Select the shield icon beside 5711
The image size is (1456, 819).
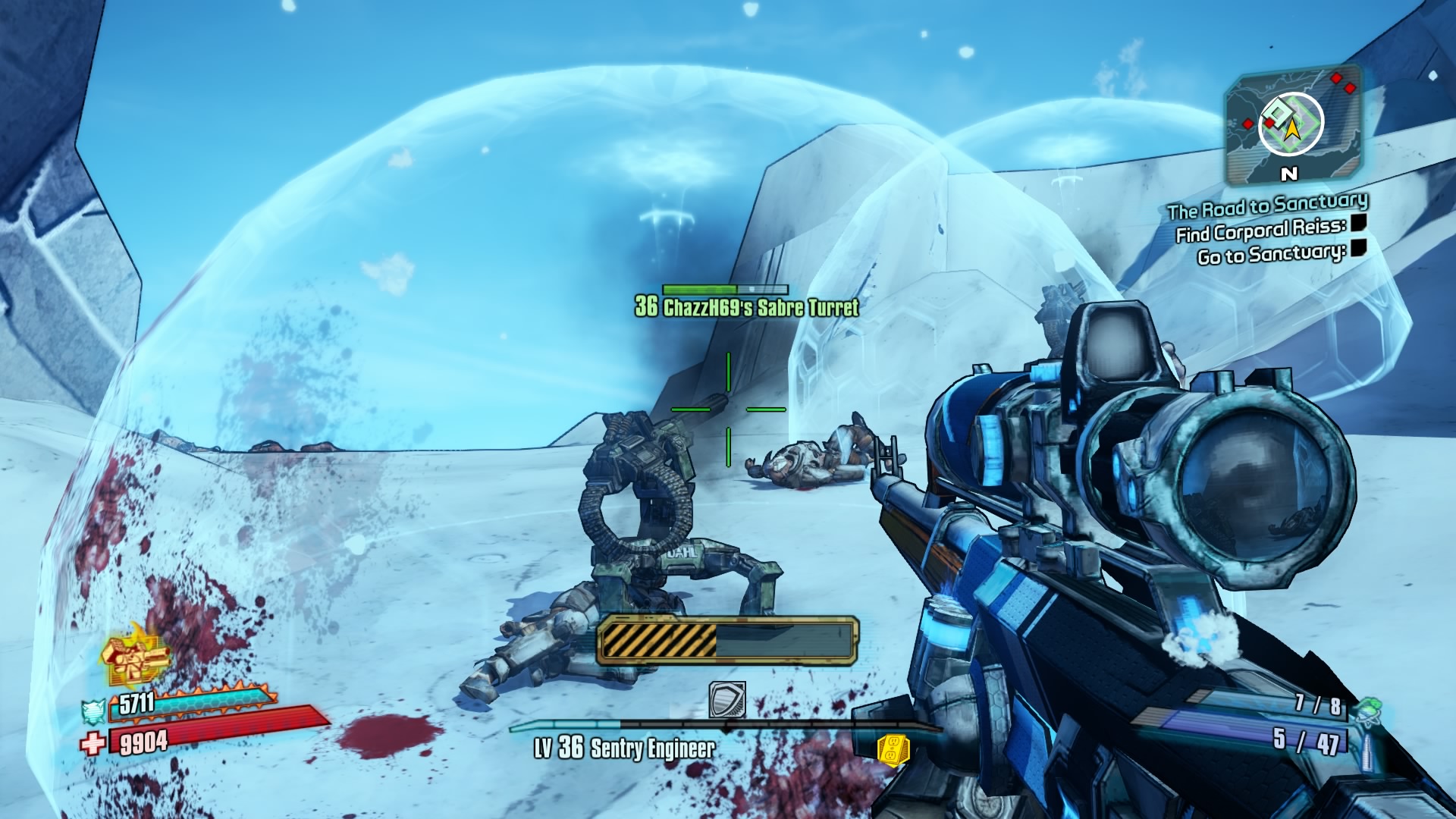(x=93, y=711)
